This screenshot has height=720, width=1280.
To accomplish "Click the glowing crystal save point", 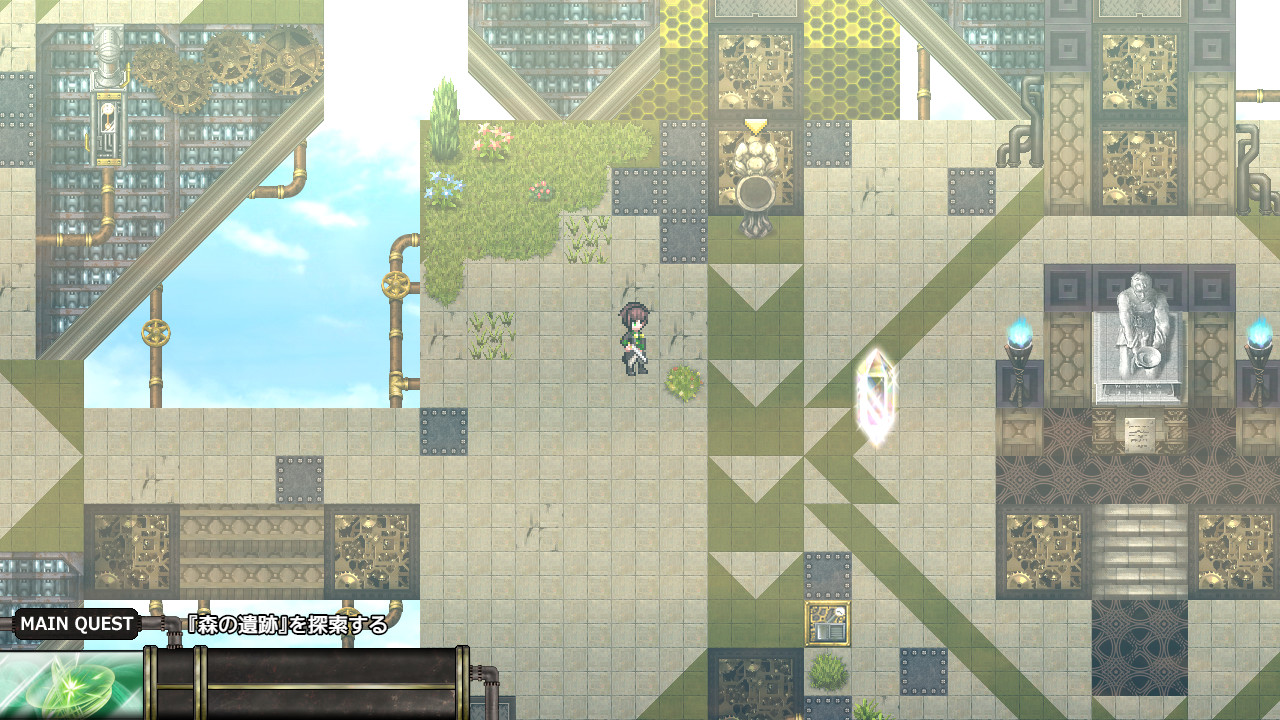I will (x=874, y=395).
